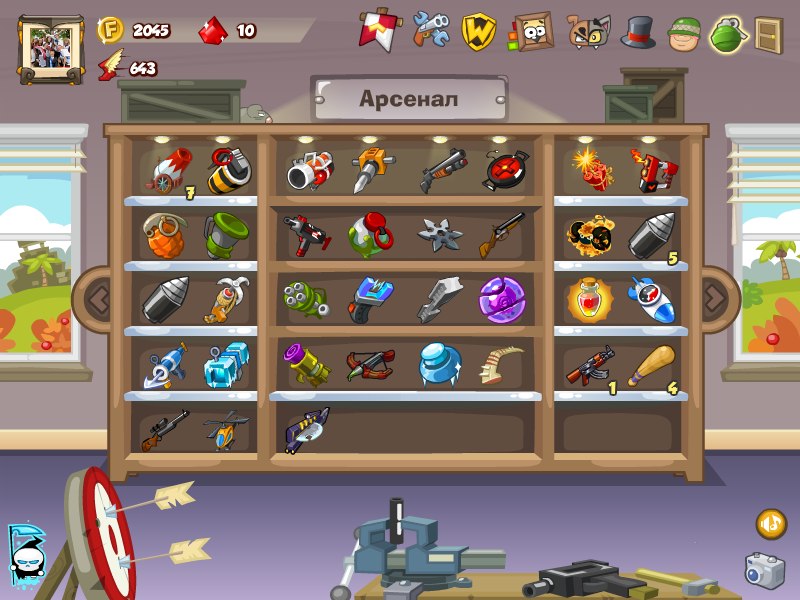Open the soldier with green helmet menu

click(683, 32)
